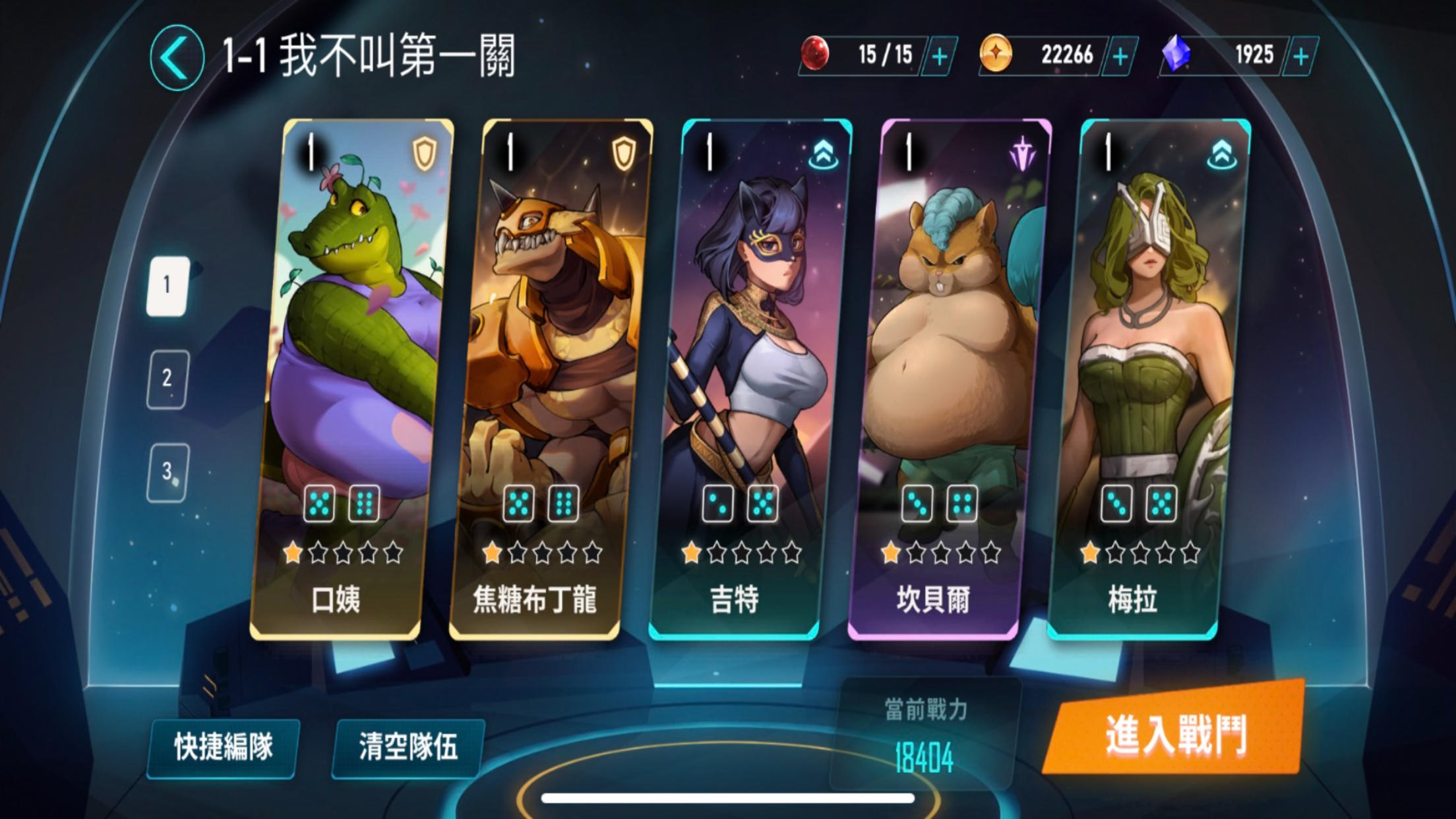The width and height of the screenshot is (1456, 819).
Task: Add more purple gems
Action: (1300, 57)
